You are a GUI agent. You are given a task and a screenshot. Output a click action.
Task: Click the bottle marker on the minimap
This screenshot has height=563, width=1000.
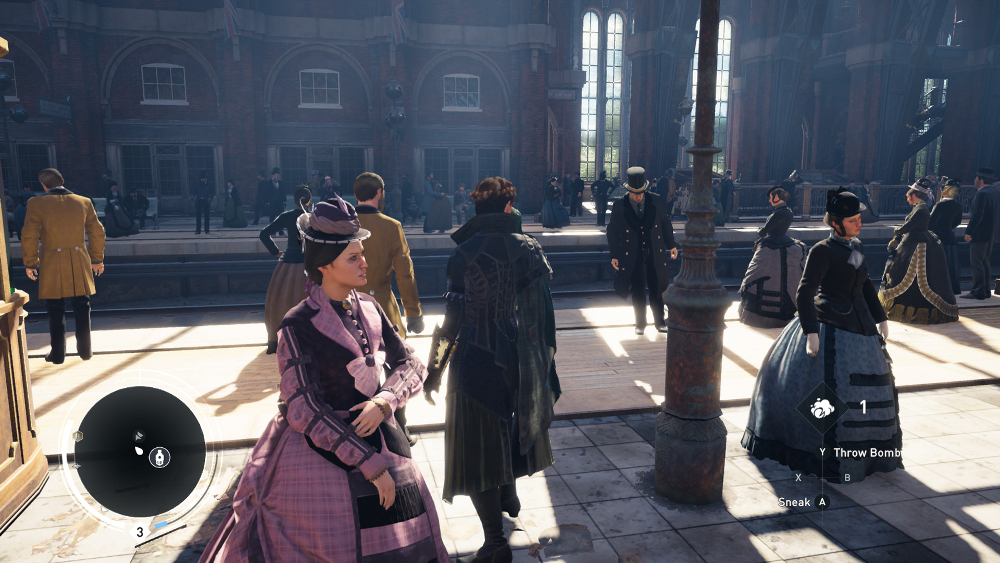click(159, 457)
